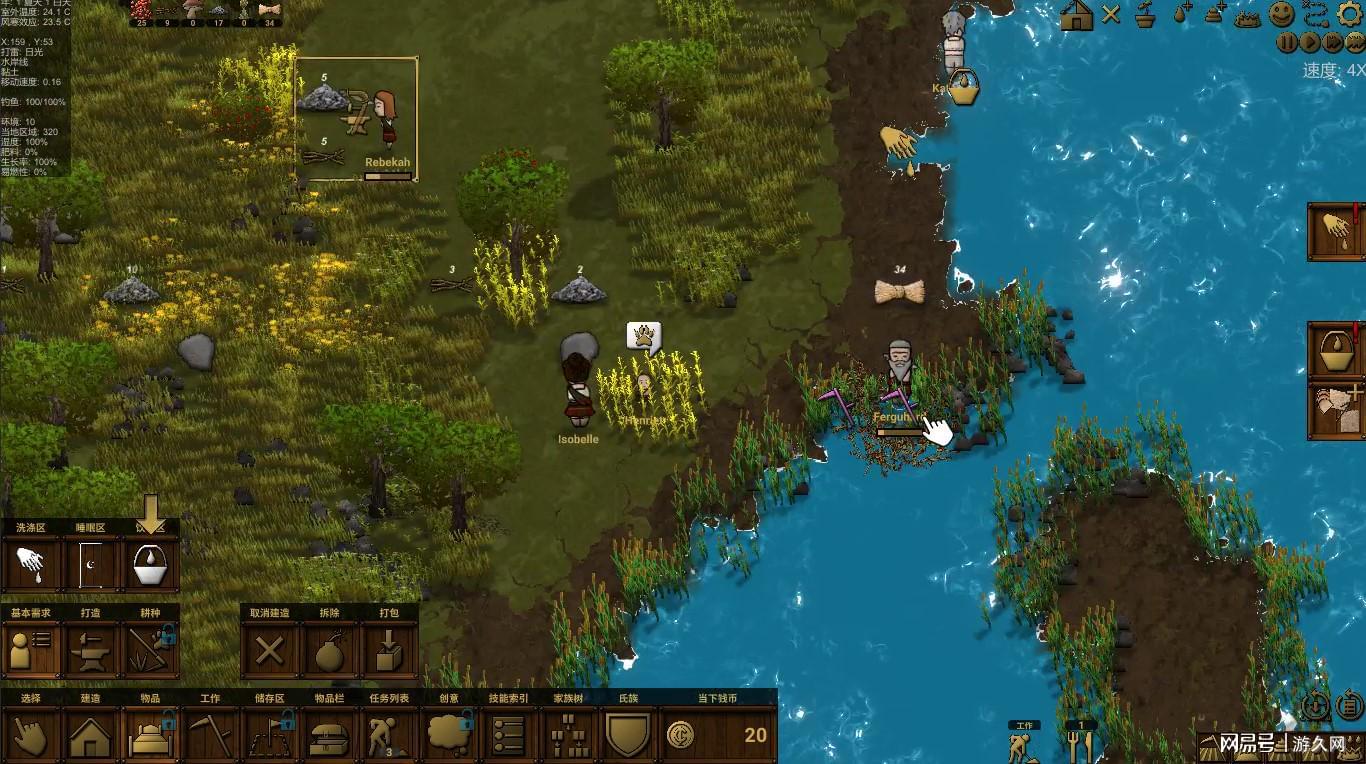The width and height of the screenshot is (1366, 764).
Task: Choose the 基本需求 basic needs category
Action: tap(31, 650)
